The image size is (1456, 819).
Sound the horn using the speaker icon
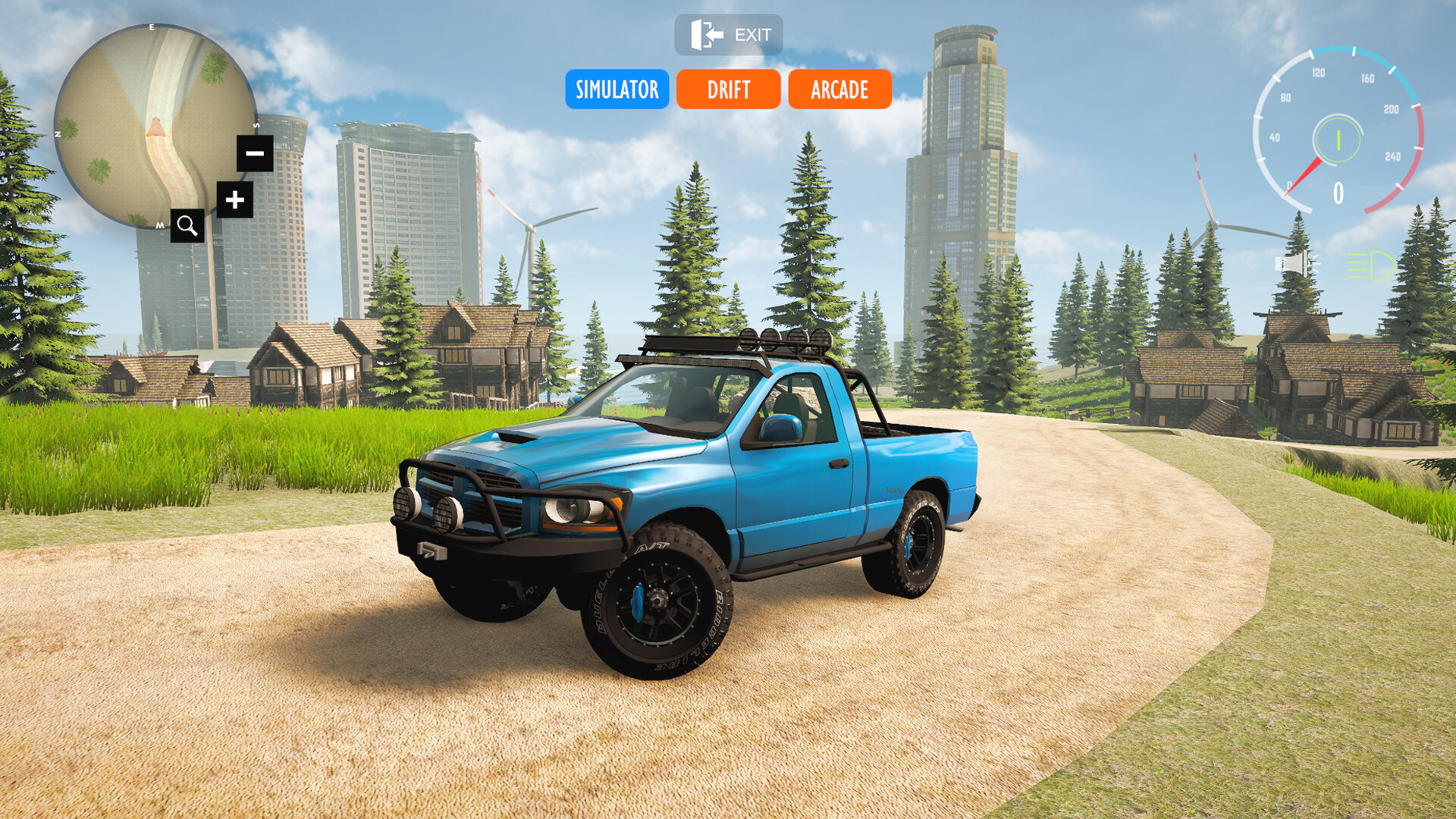point(1297,264)
